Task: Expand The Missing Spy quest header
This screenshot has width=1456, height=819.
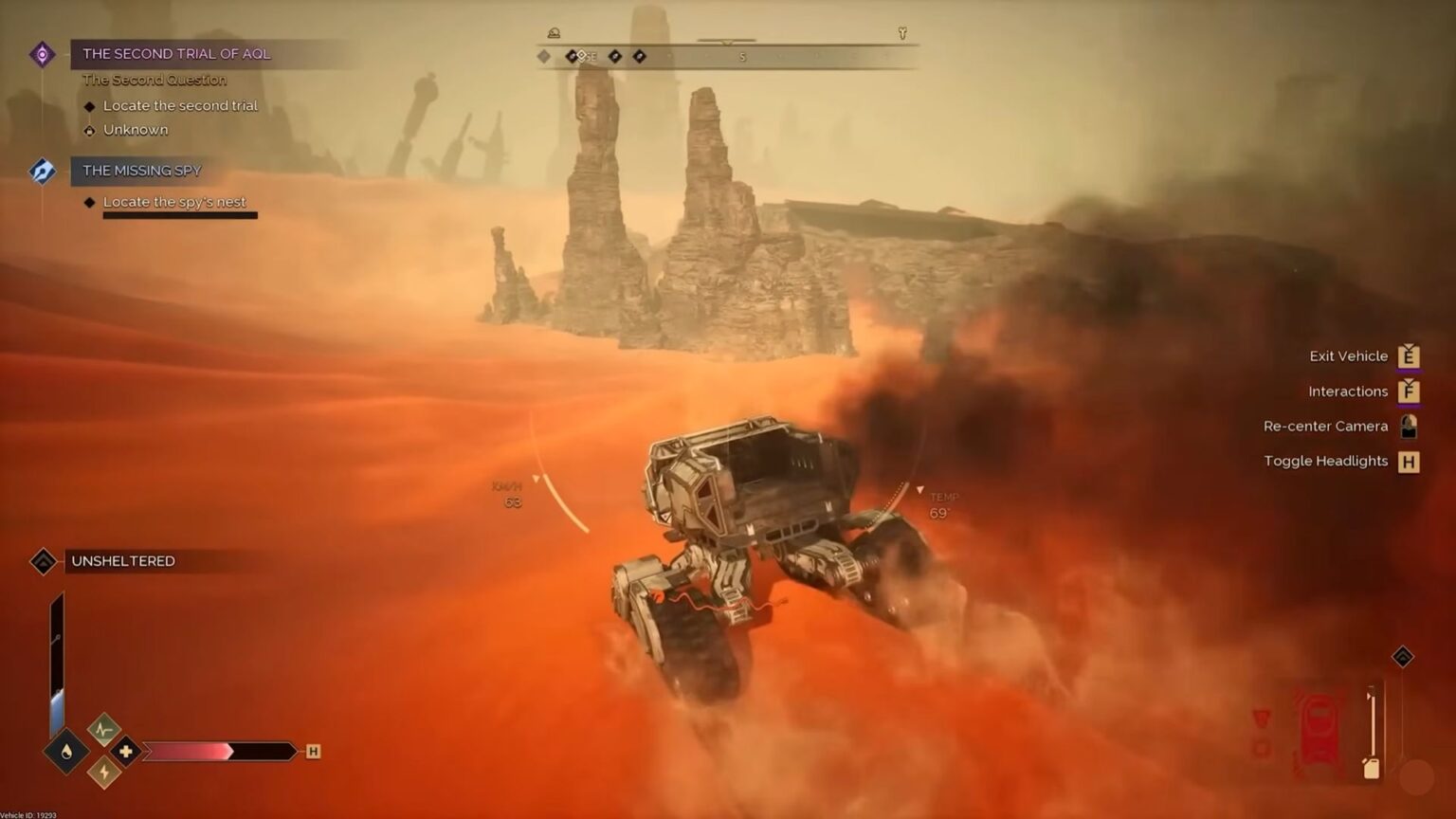Action: (x=140, y=171)
